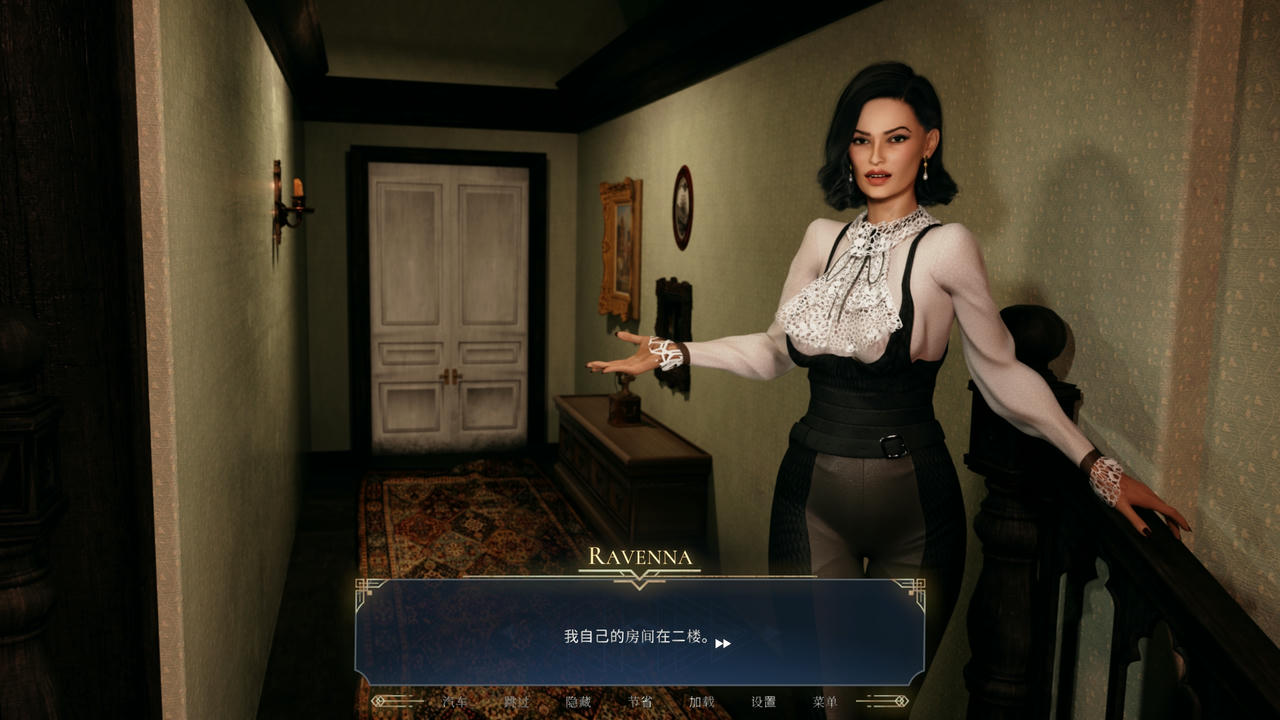Open the 设置 settings screen
The width and height of the screenshot is (1280, 720).
(x=765, y=701)
